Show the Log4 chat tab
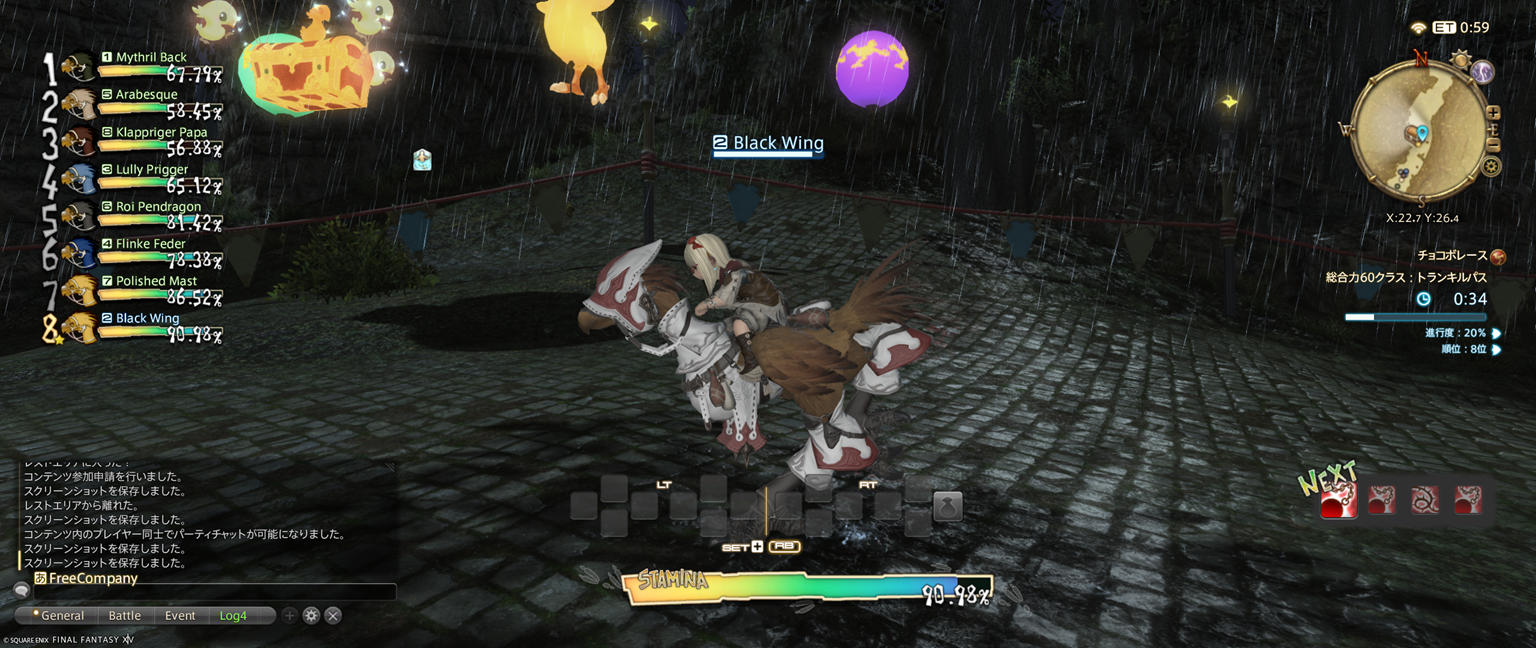Image resolution: width=1536 pixels, height=648 pixels. pos(233,616)
